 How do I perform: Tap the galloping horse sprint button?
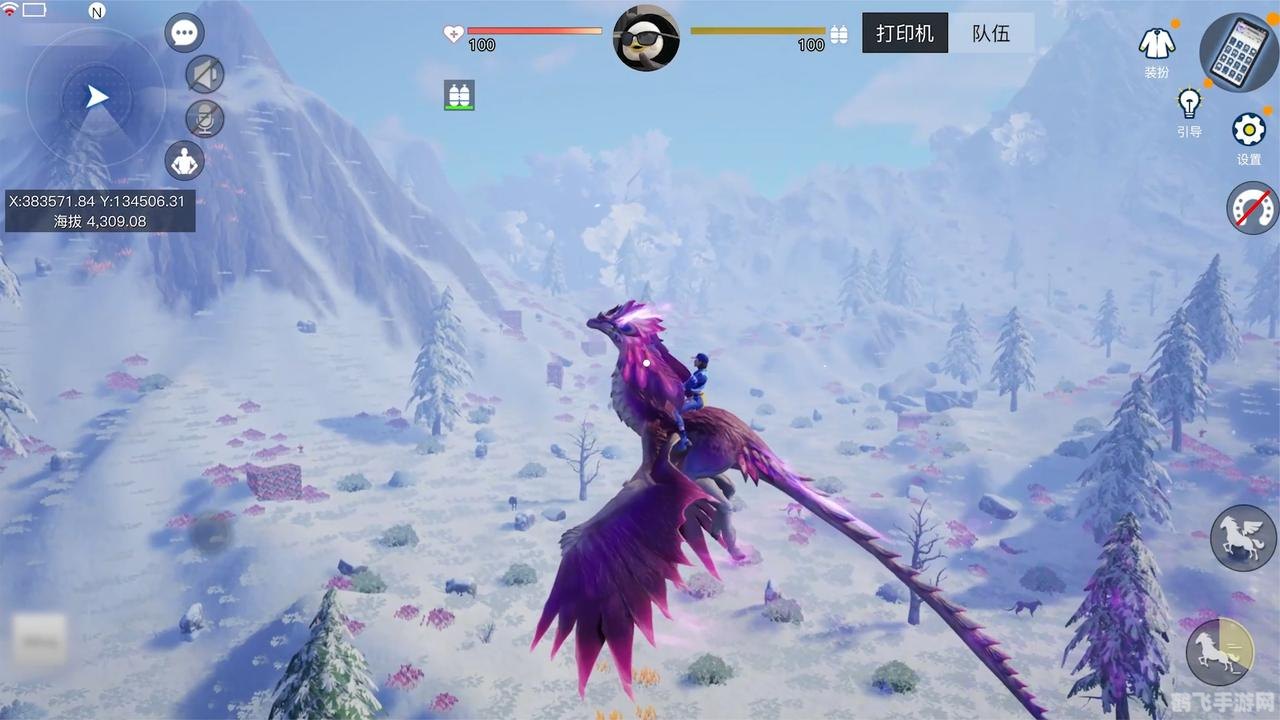coord(1220,651)
